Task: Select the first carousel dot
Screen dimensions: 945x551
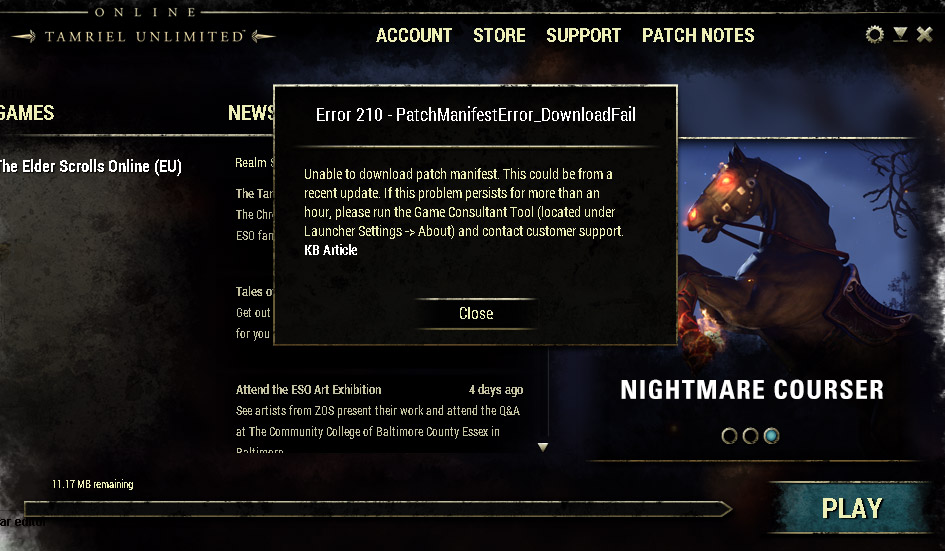Action: click(x=729, y=436)
